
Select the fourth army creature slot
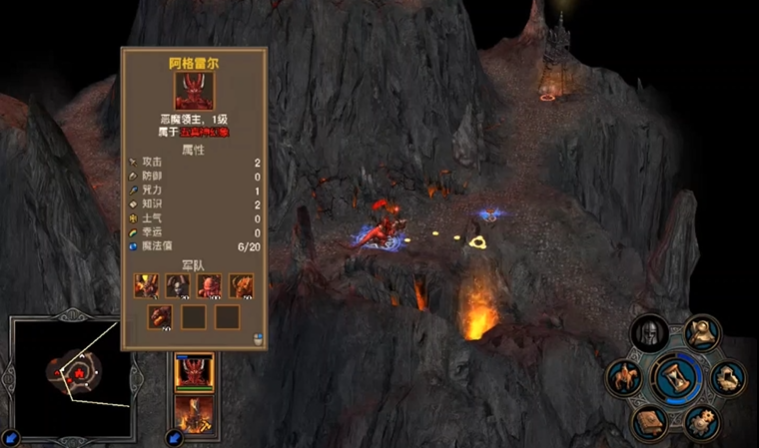(240, 286)
